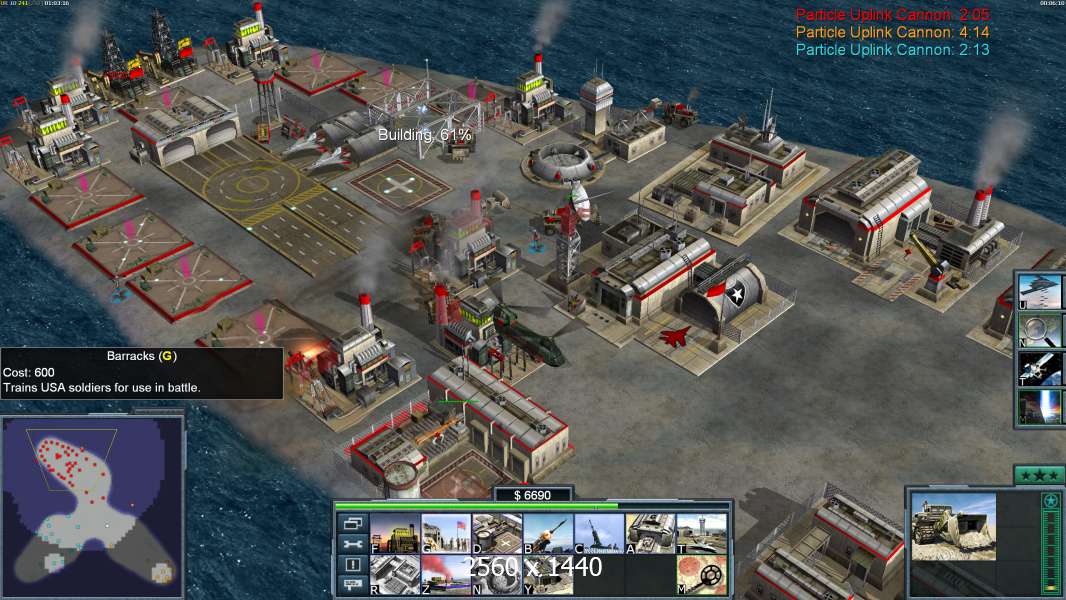Click the wrench button beside the build icons
Image resolution: width=1066 pixels, height=600 pixels.
[352, 544]
